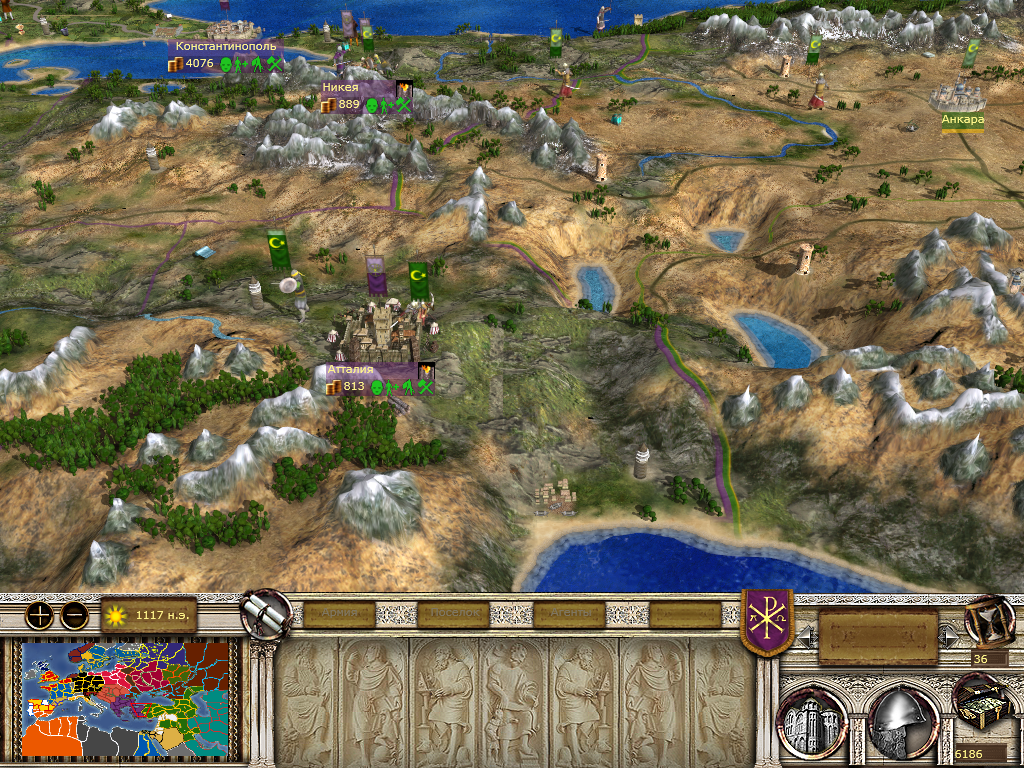Select the Атталия settlement label

[x=350, y=370]
